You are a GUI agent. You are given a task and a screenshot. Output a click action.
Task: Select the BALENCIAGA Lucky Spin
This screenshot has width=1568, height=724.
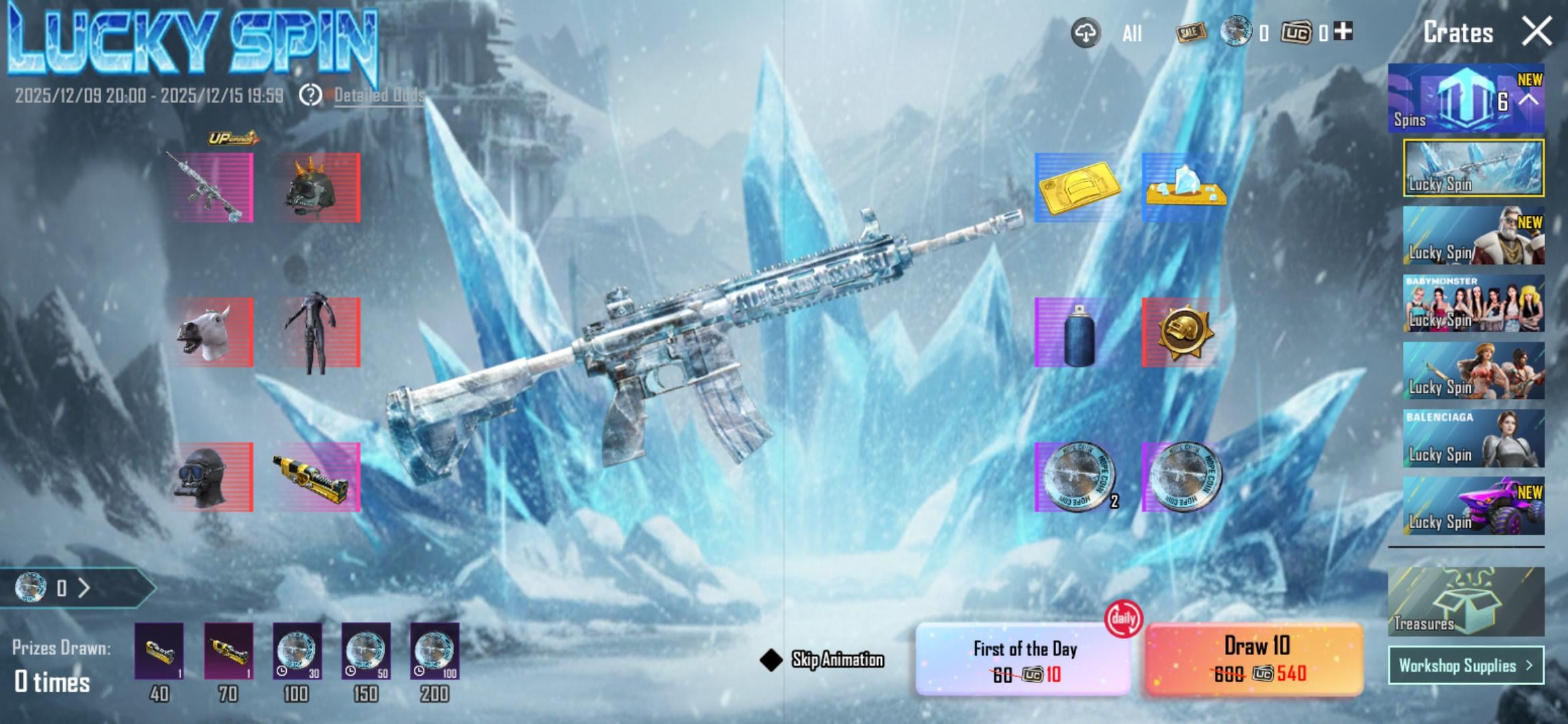coord(1474,438)
